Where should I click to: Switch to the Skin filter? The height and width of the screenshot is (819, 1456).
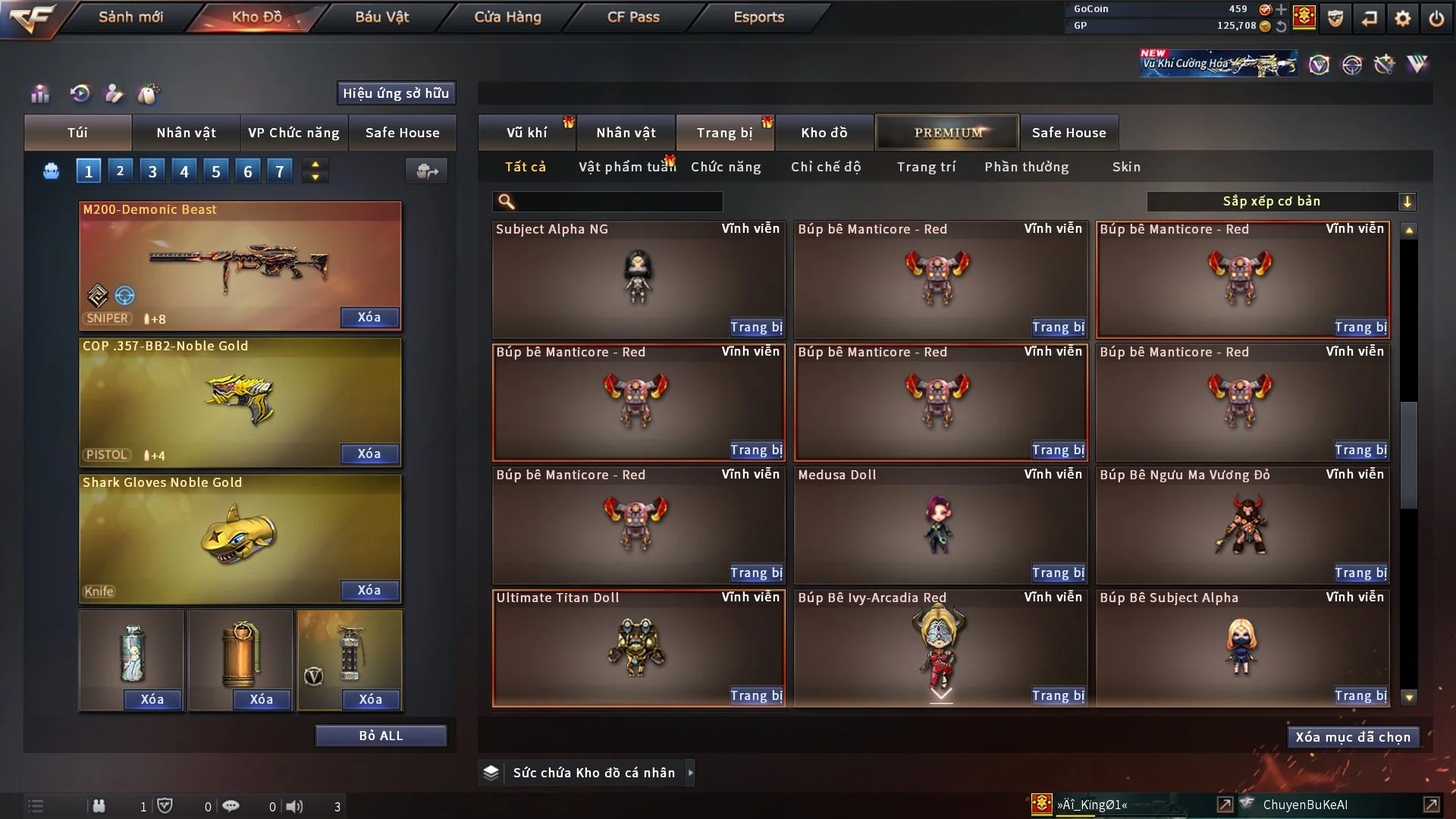coord(1126,167)
